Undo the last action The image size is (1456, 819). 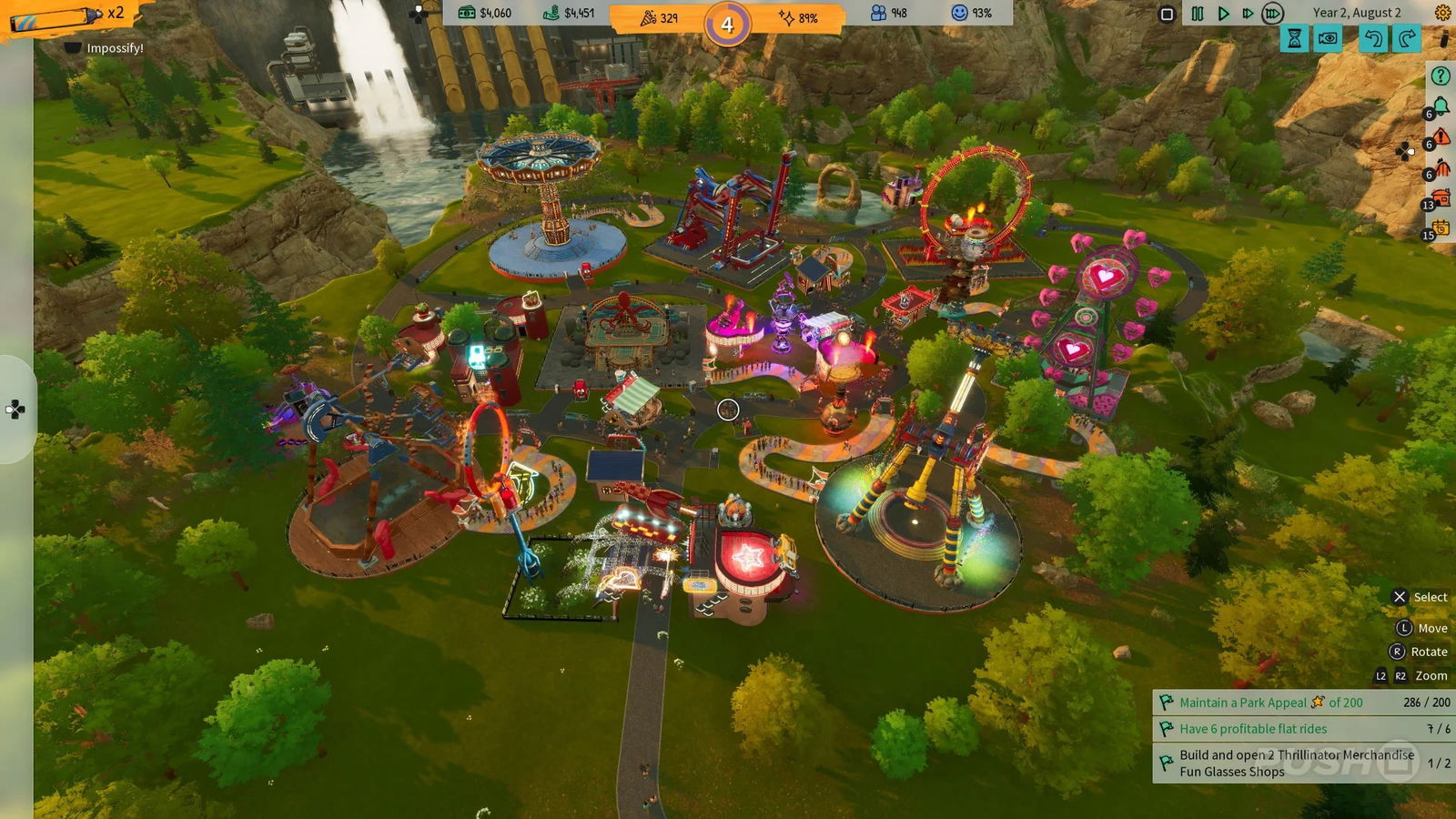click(x=1372, y=38)
